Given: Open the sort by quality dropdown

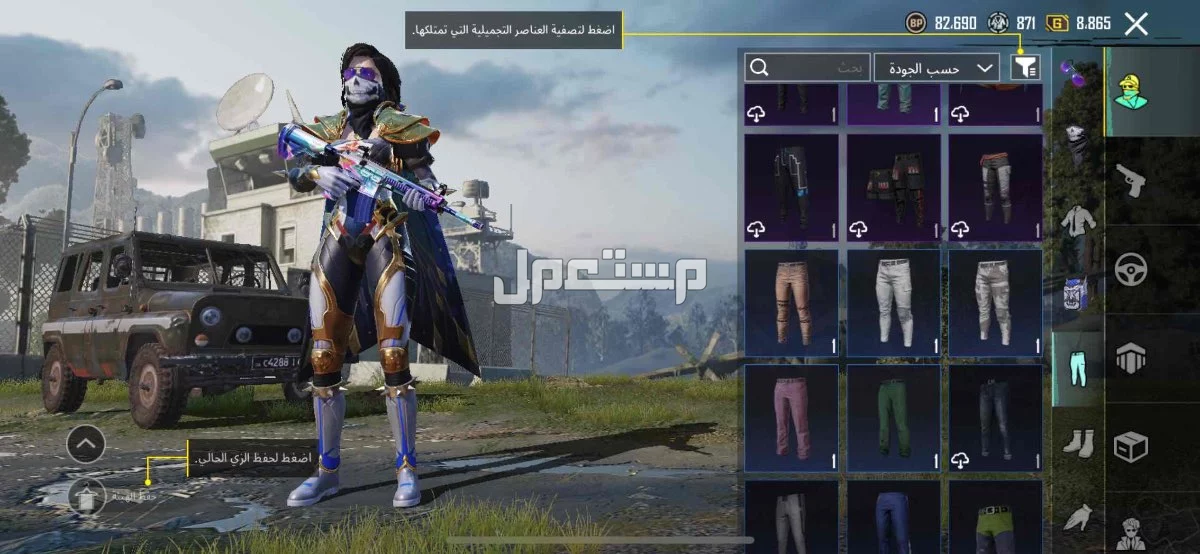Looking at the screenshot, I should (x=937, y=67).
